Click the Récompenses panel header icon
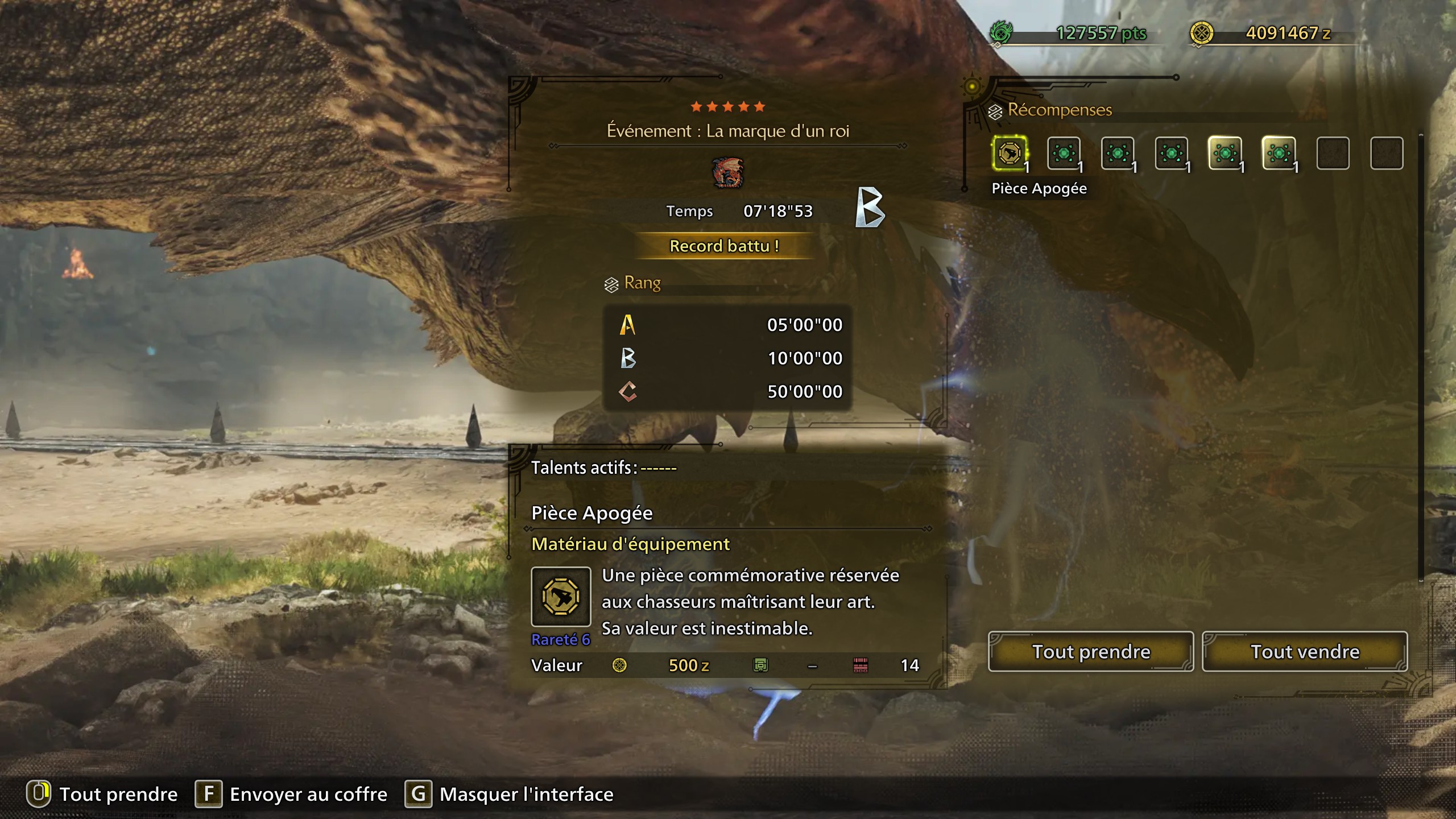 point(994,111)
